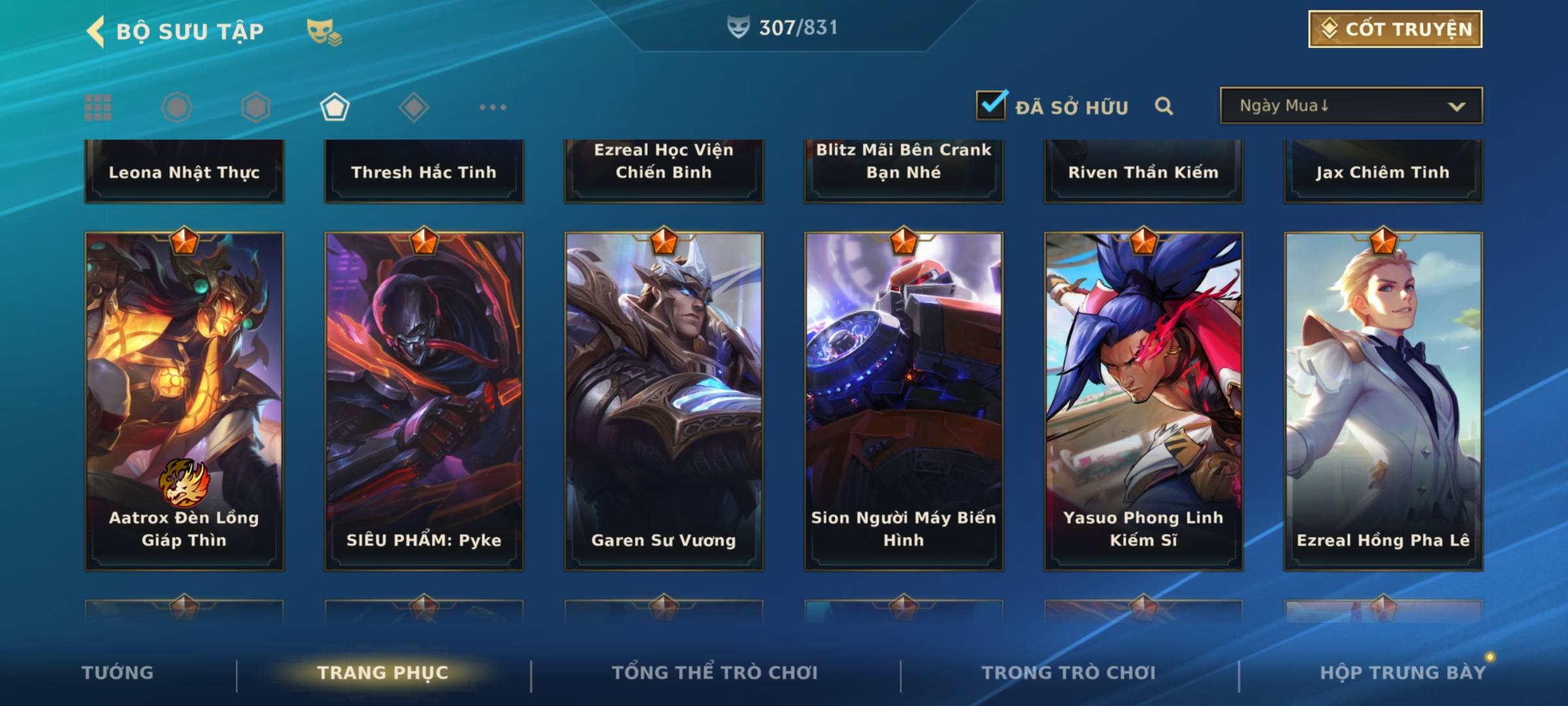The width and height of the screenshot is (1568, 706).
Task: Show all skins with grid filter
Action: (98, 107)
